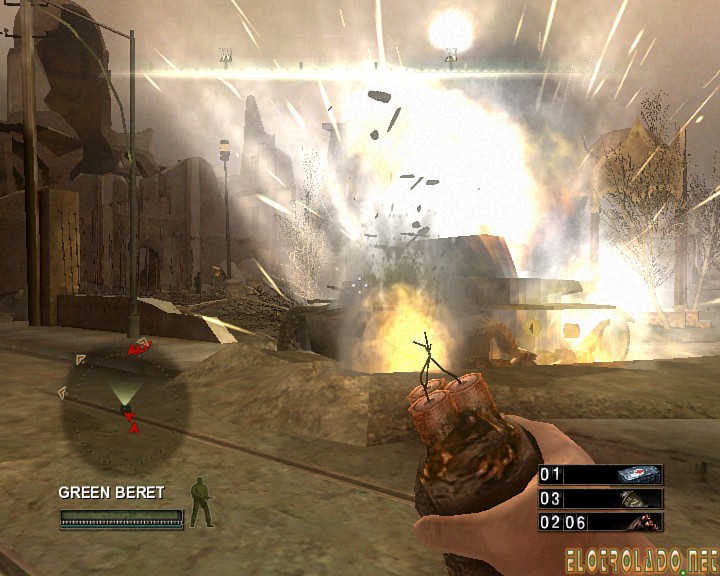
Task: Select the first aid kit slot
Action: click(x=600, y=474)
